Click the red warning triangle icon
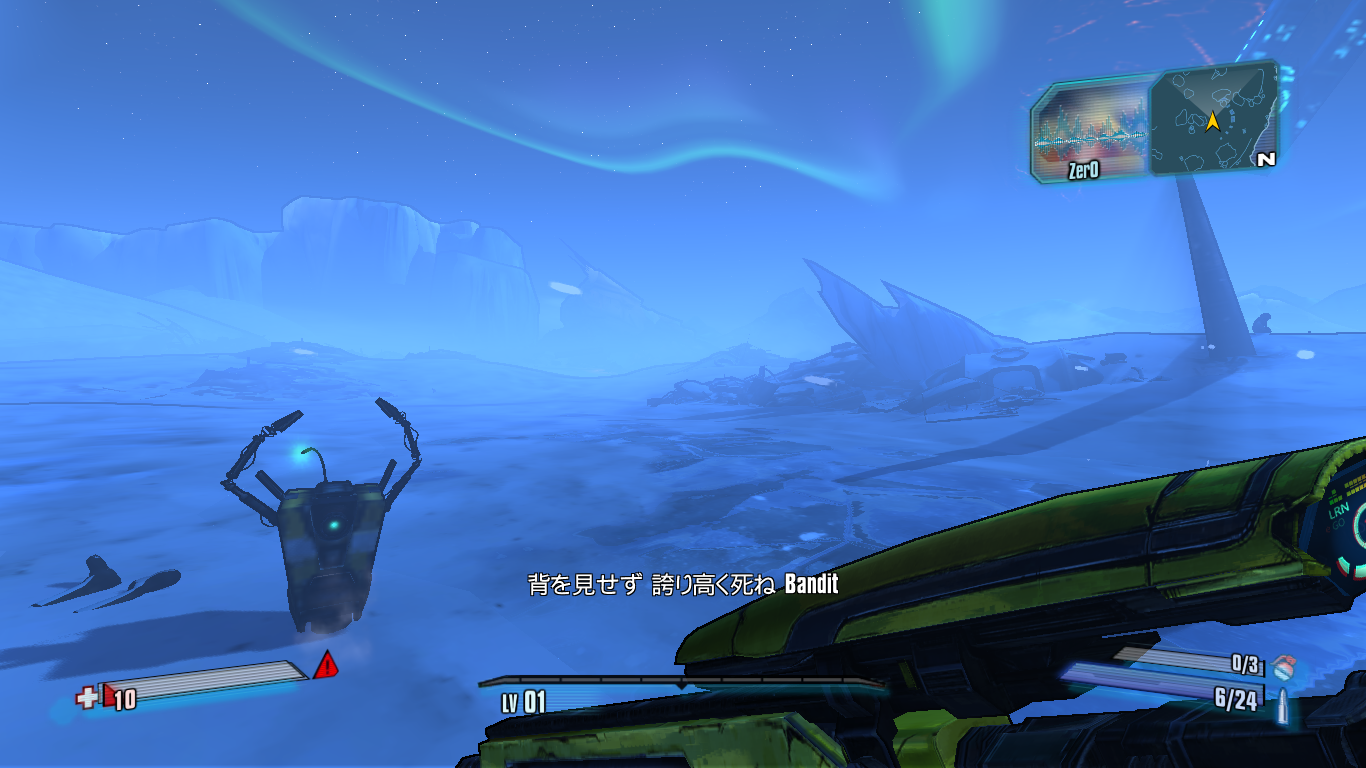The width and height of the screenshot is (1366, 768). 326,665
